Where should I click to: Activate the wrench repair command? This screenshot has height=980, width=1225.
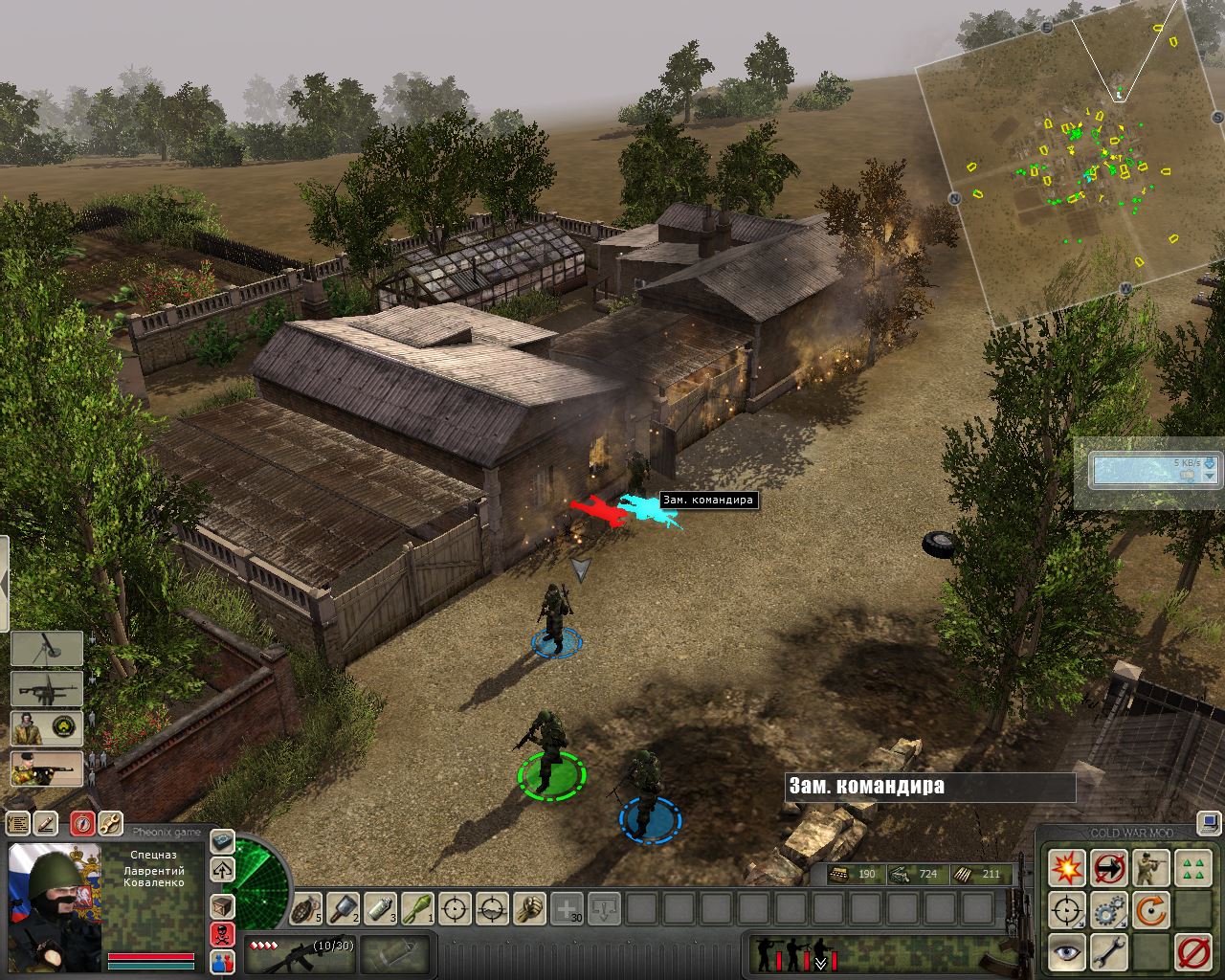click(1108, 952)
